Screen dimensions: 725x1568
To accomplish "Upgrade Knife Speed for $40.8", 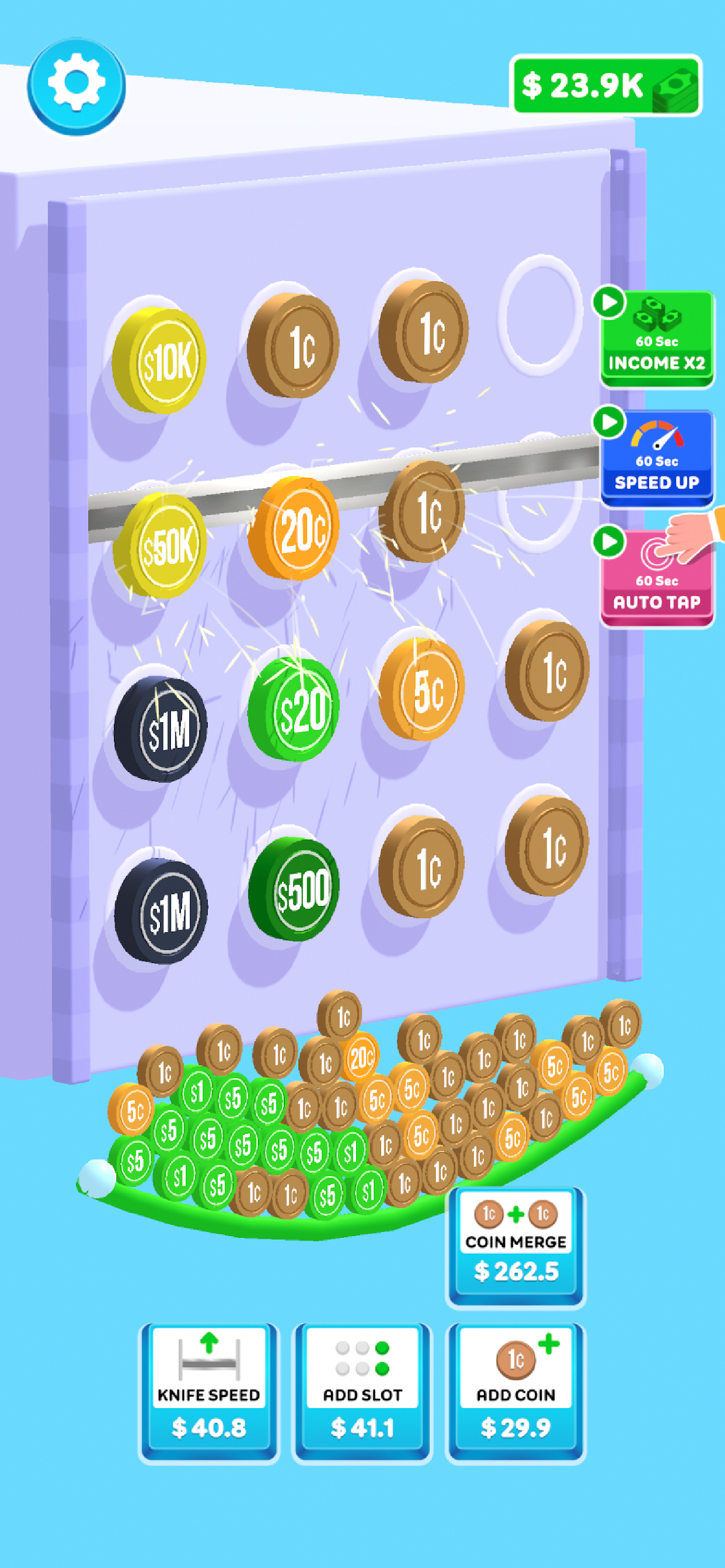I will (209, 1392).
